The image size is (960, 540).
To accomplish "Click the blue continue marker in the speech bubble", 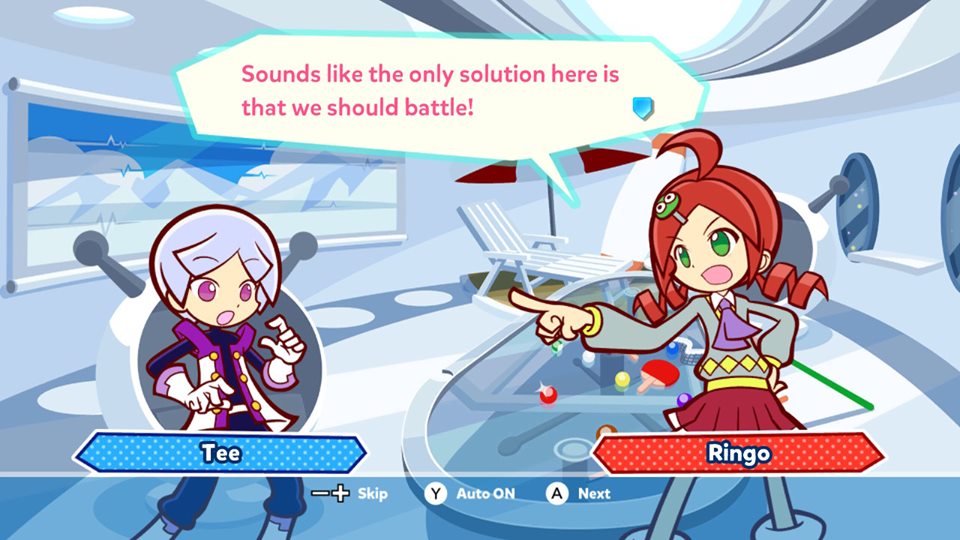I will tap(642, 107).
